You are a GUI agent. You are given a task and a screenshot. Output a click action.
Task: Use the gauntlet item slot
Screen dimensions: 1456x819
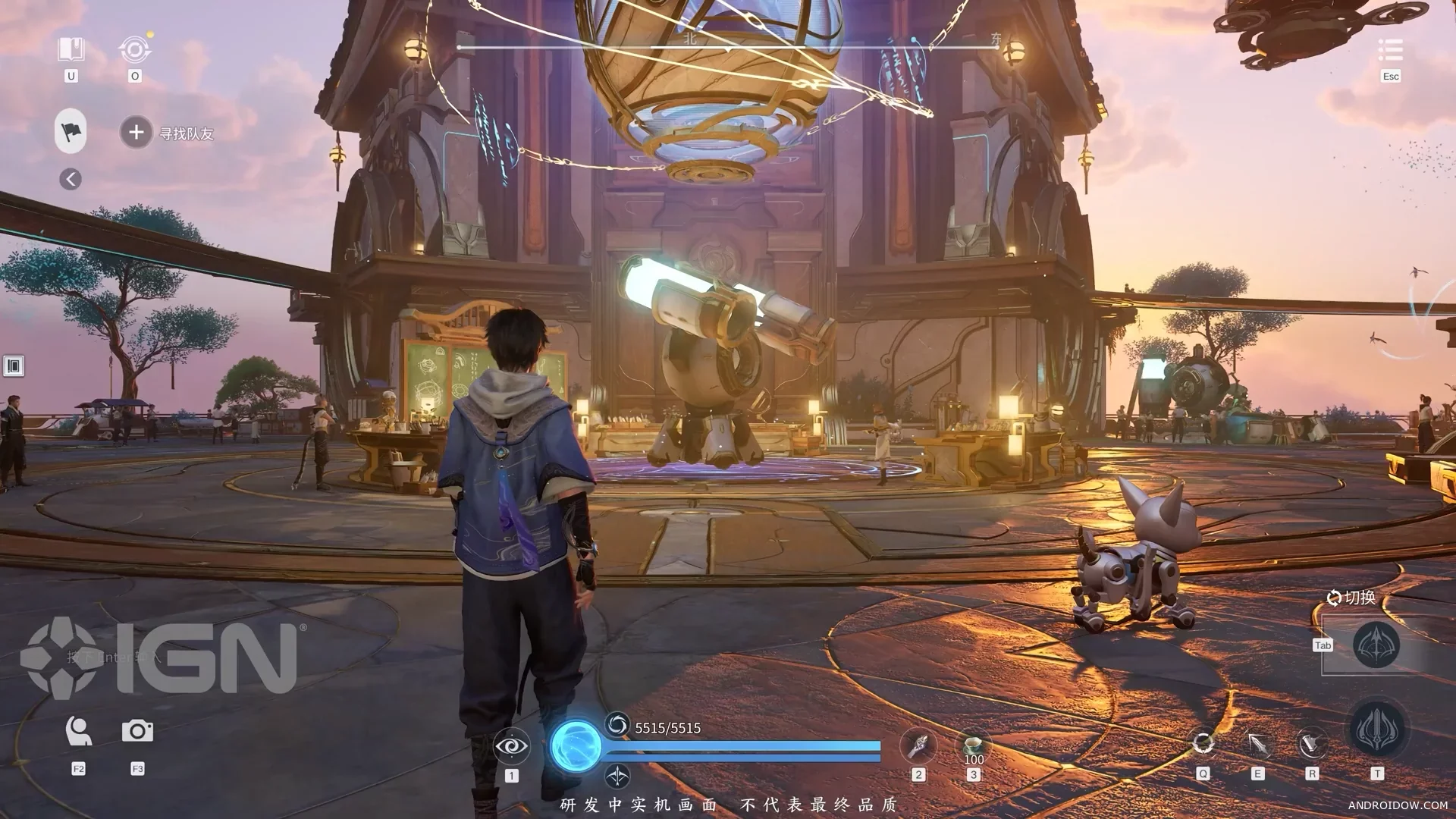coord(918,746)
